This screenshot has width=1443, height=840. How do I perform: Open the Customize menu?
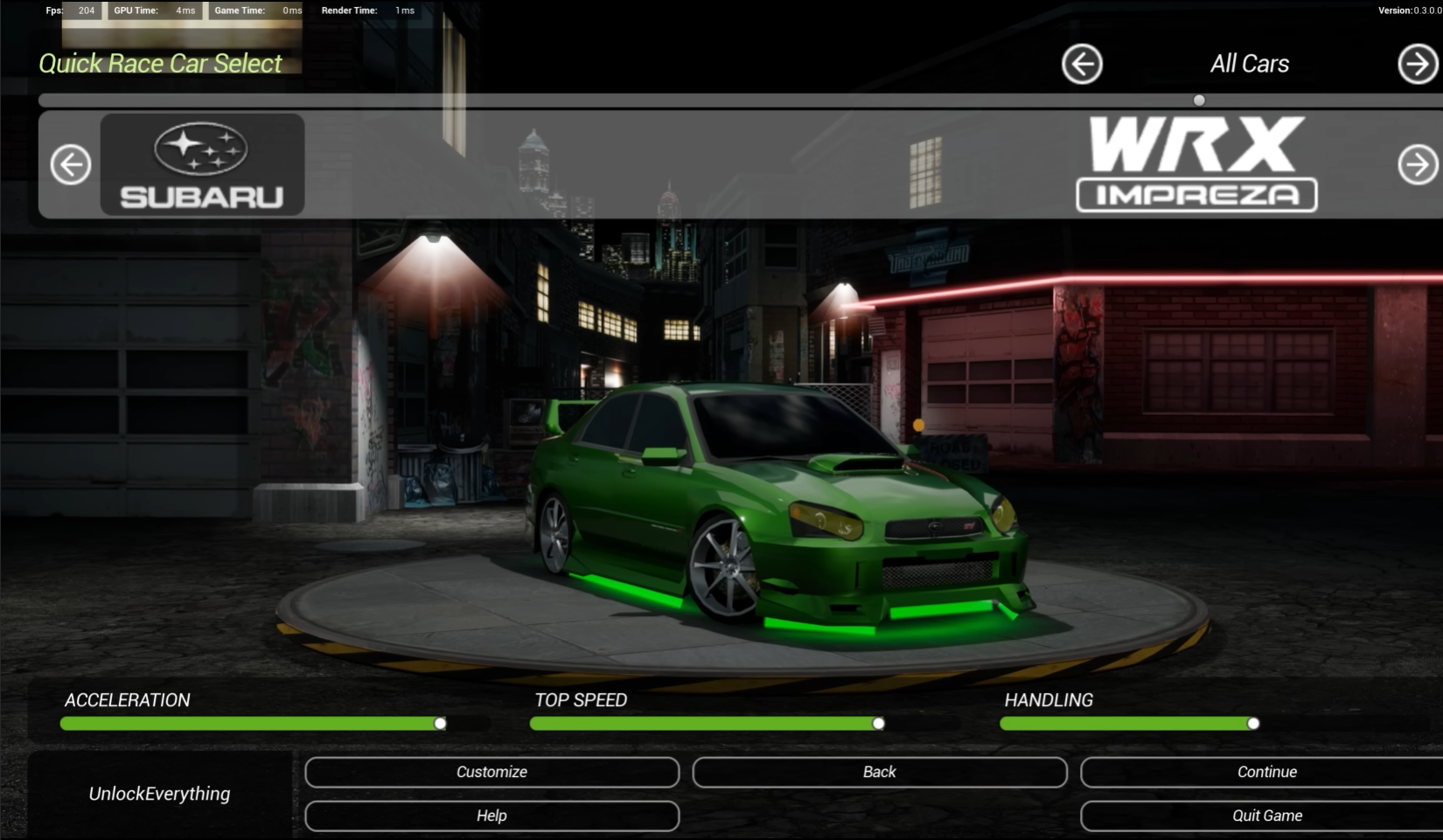(491, 772)
